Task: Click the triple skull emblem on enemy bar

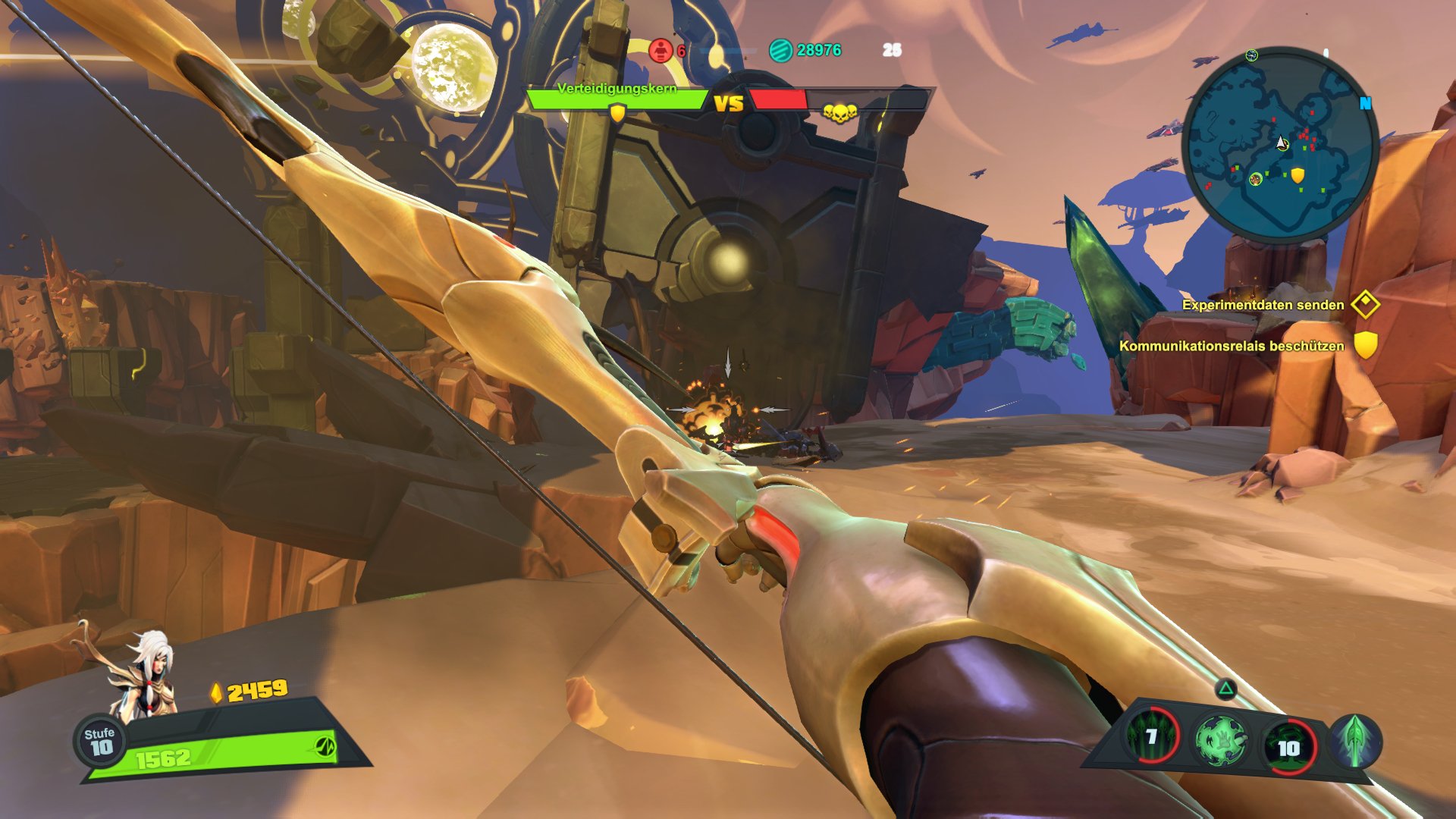Action: (839, 114)
